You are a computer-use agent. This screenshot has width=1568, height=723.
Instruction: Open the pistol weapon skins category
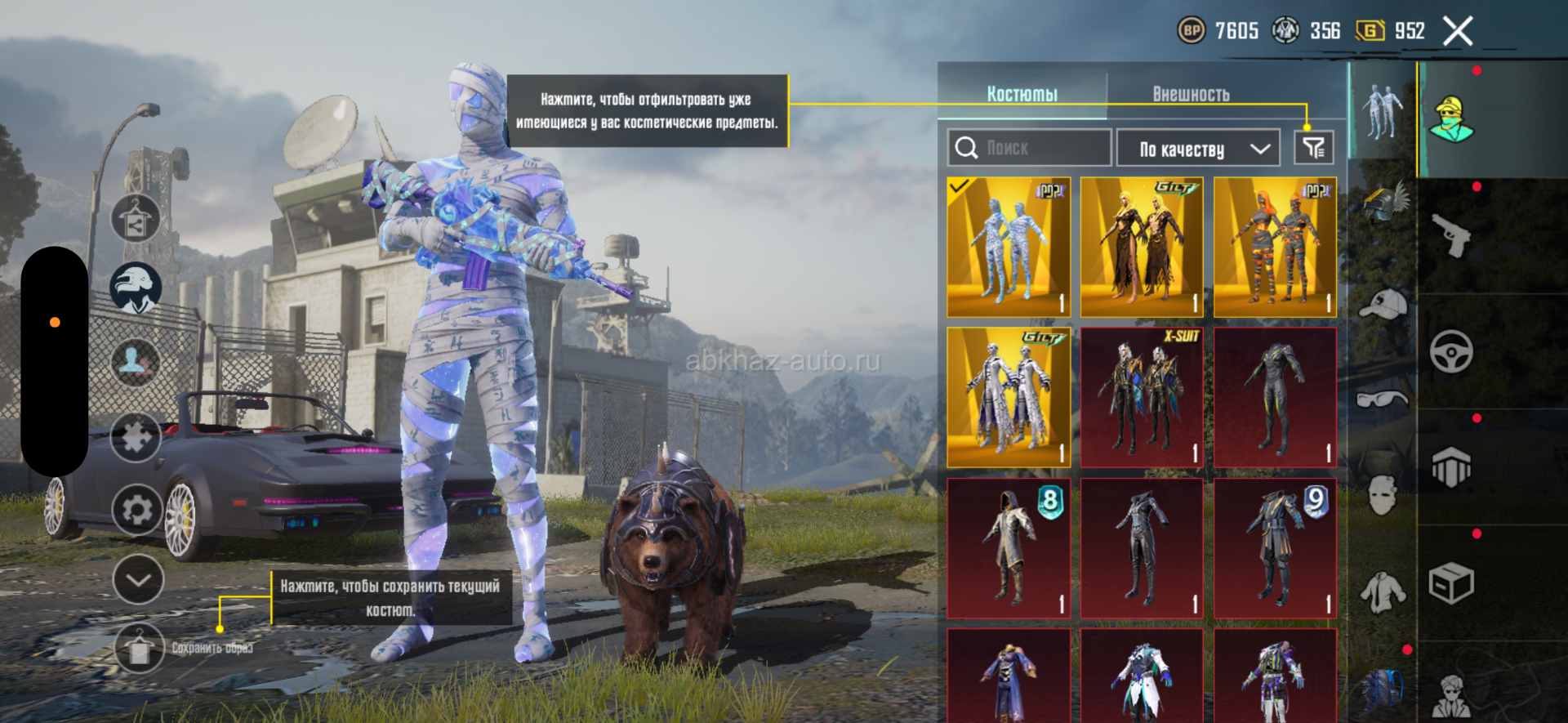point(1451,236)
